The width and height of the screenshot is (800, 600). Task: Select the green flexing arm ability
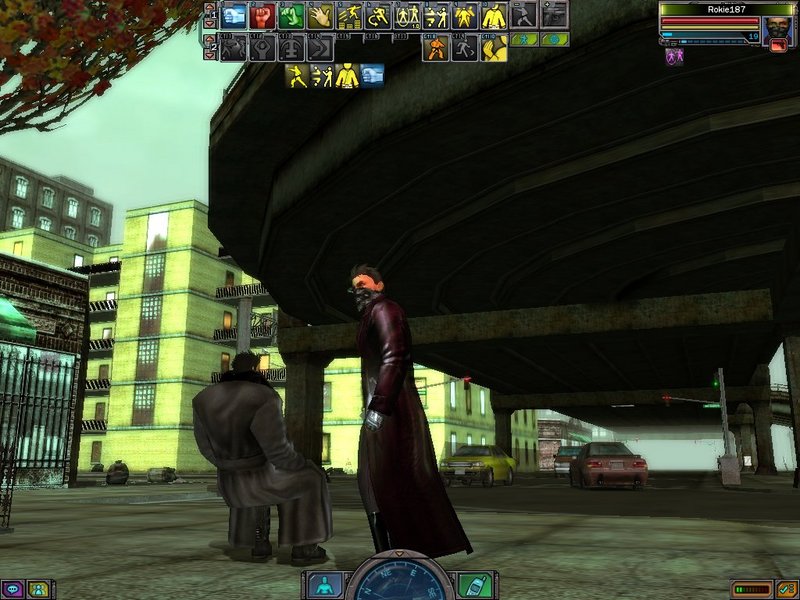click(292, 16)
